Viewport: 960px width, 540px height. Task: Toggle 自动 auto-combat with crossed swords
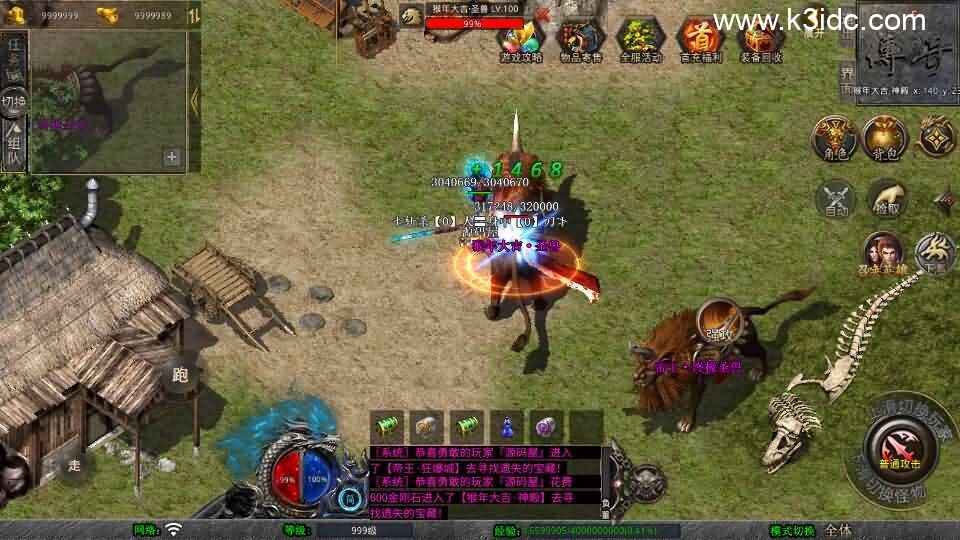pyautogui.click(x=836, y=198)
